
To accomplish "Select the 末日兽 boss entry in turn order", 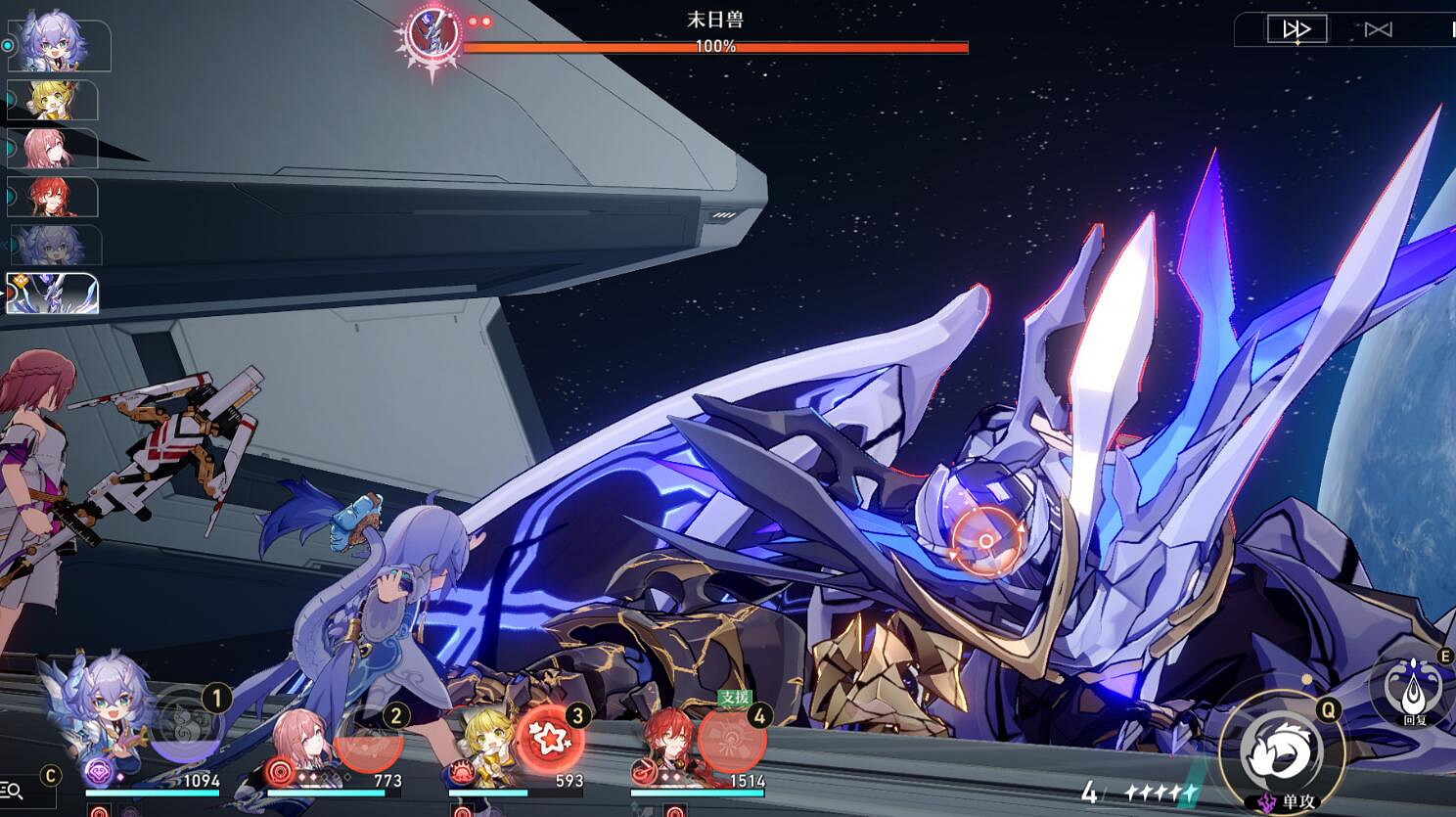I will coord(53,294).
